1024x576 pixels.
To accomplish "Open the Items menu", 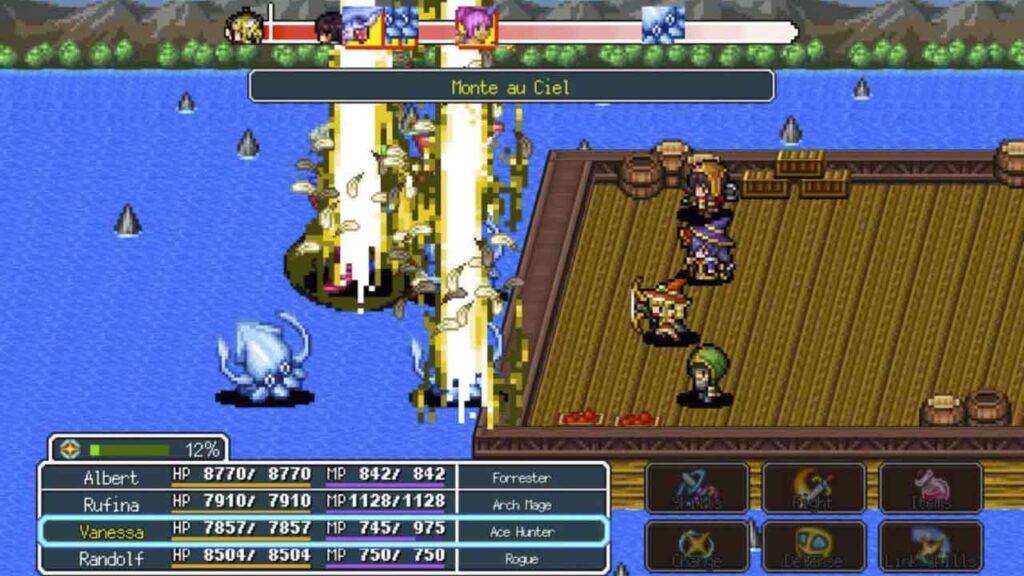I will (x=930, y=488).
